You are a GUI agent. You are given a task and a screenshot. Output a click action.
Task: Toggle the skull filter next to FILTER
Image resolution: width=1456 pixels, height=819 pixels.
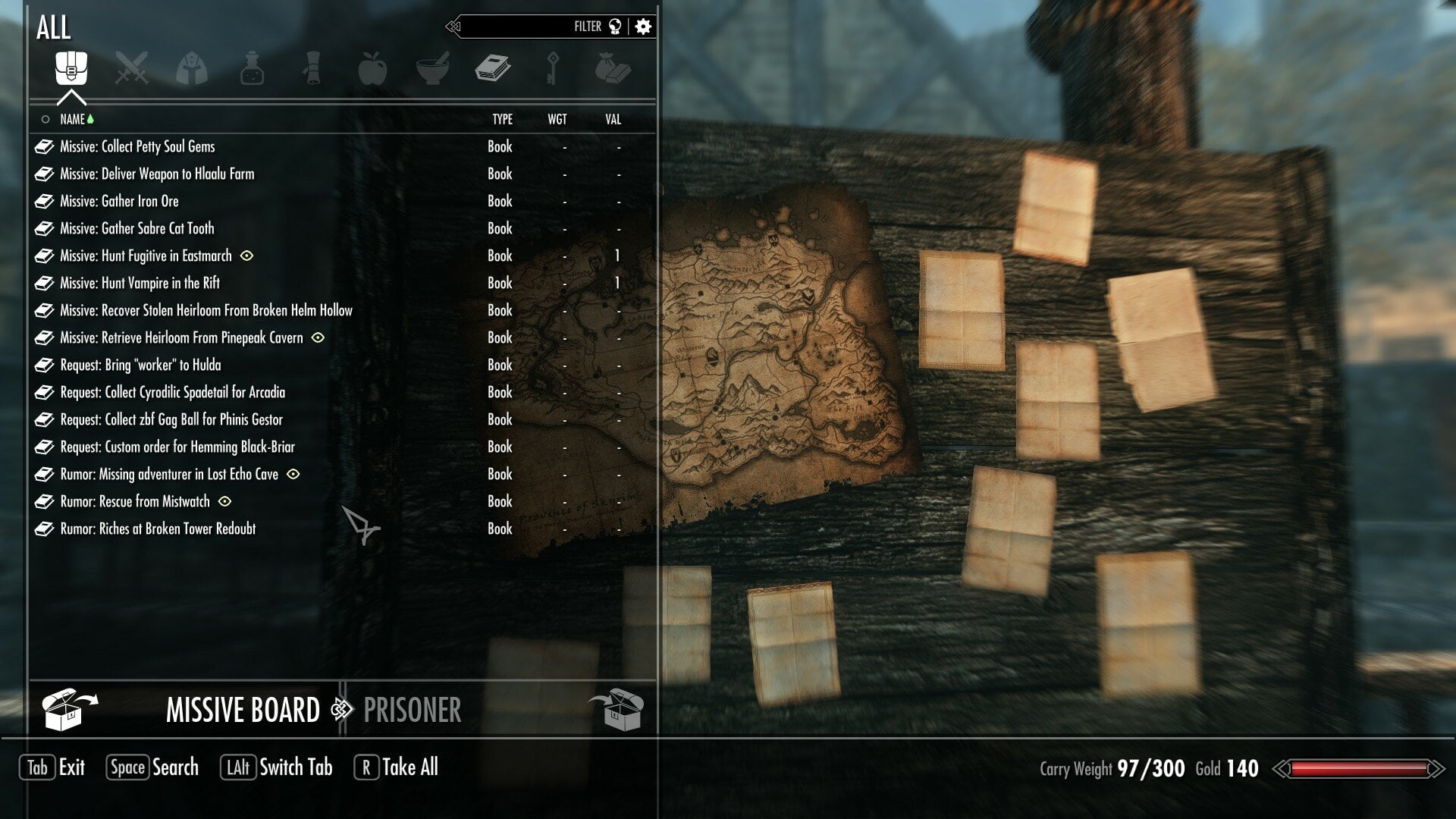tap(616, 25)
